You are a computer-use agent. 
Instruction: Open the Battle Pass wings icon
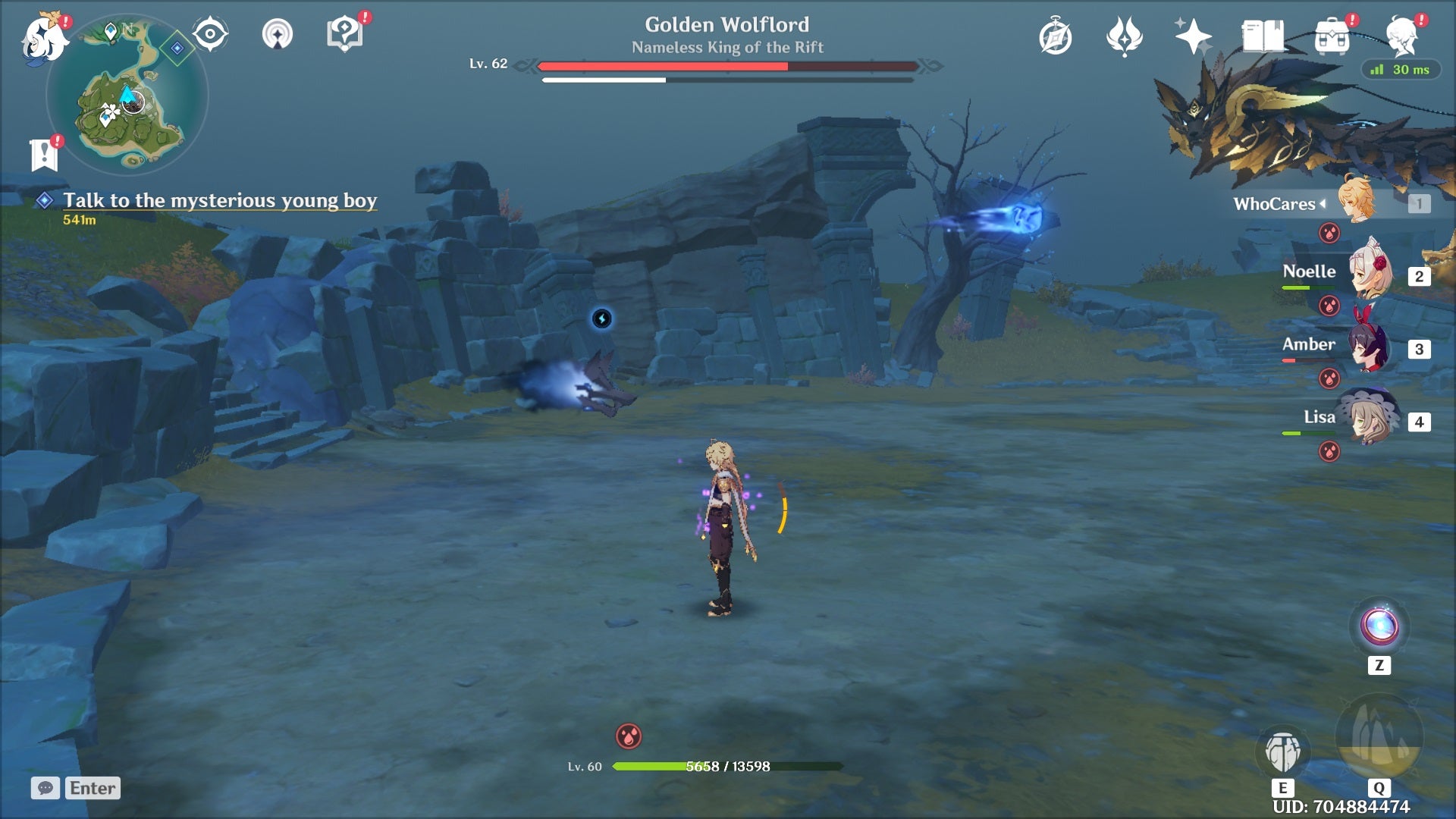point(1124,36)
